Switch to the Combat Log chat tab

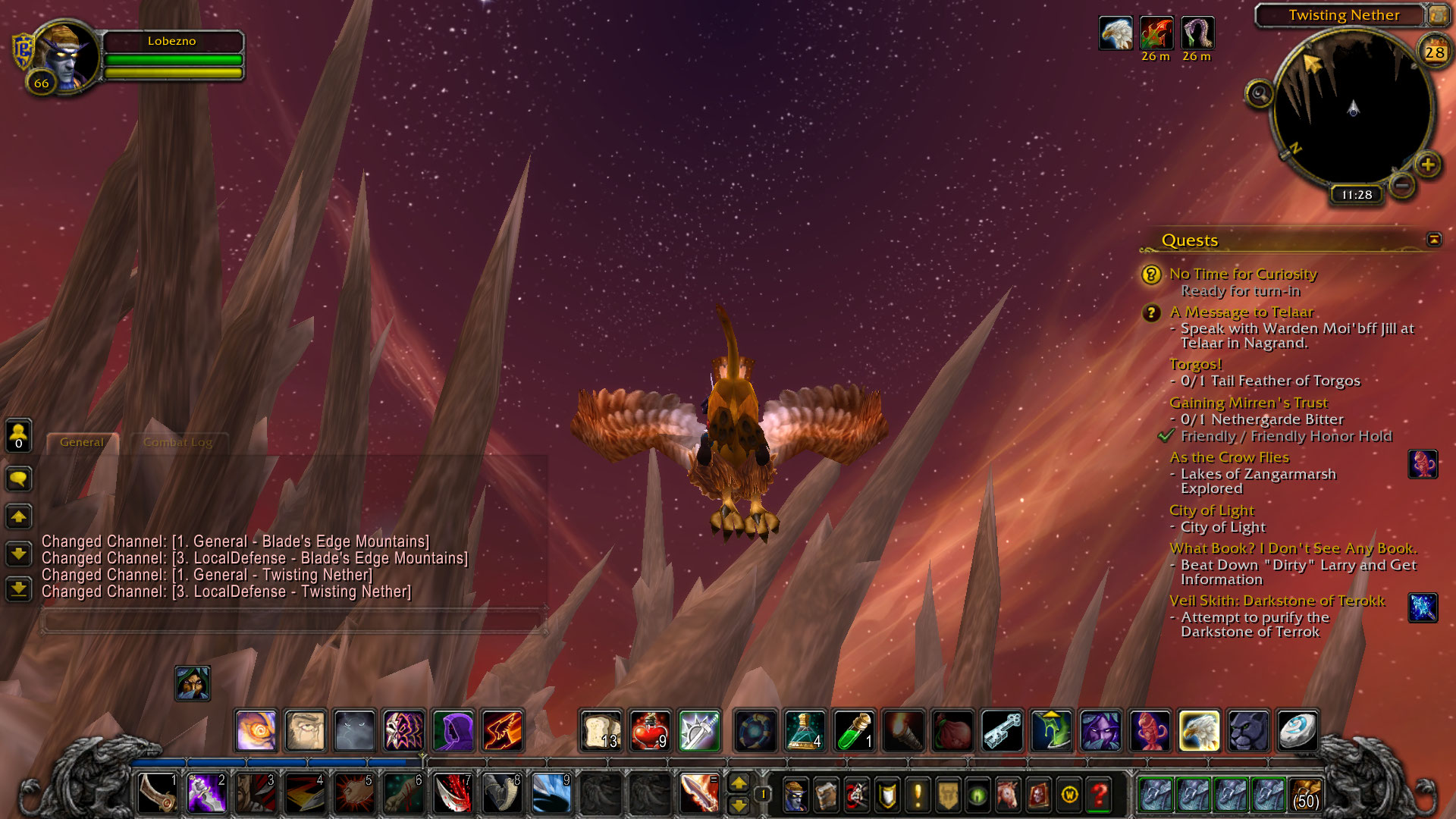click(177, 442)
